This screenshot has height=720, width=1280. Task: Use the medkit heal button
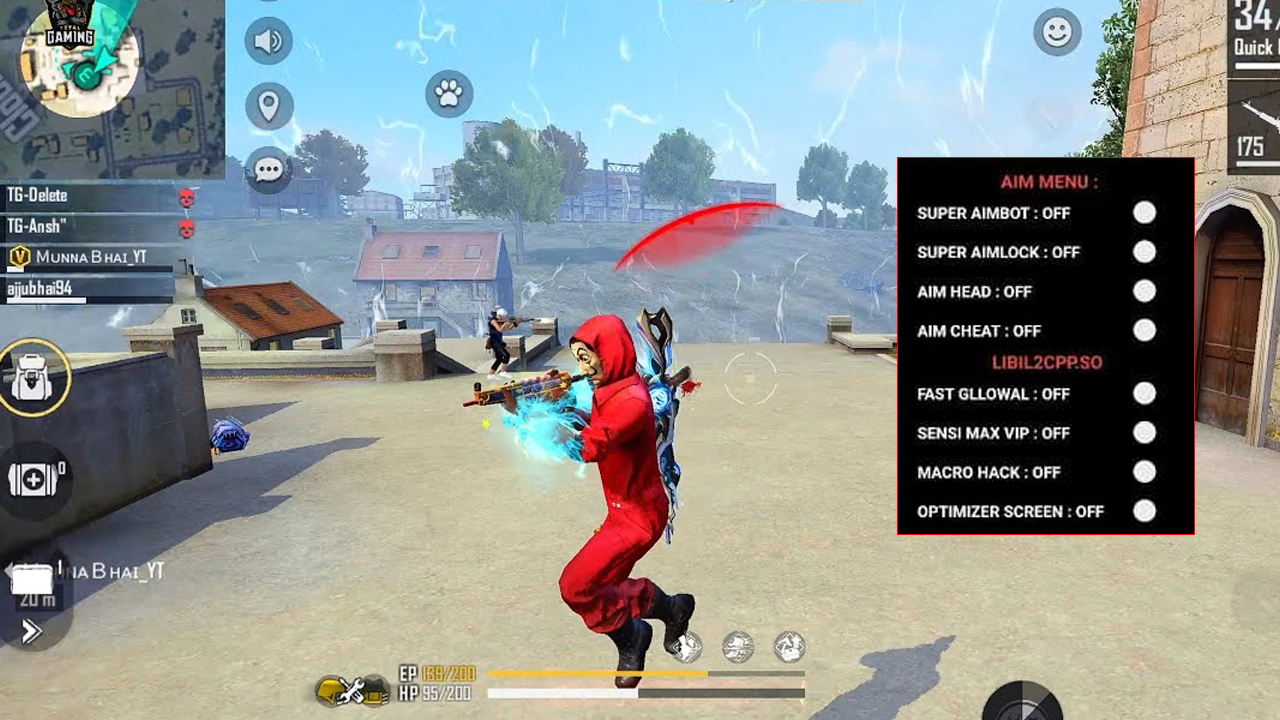[35, 479]
